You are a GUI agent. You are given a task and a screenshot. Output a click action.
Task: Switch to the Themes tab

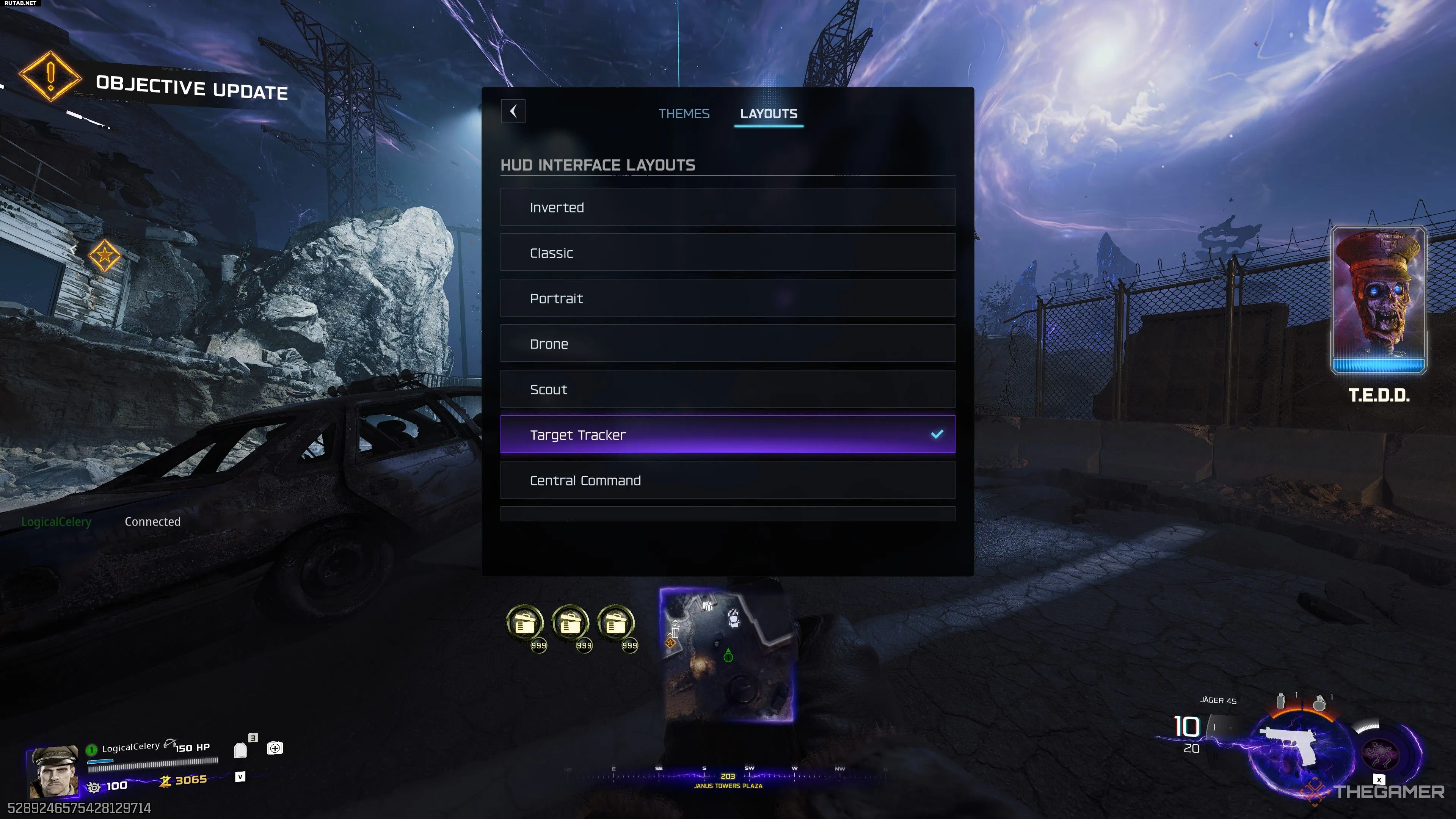pyautogui.click(x=683, y=114)
